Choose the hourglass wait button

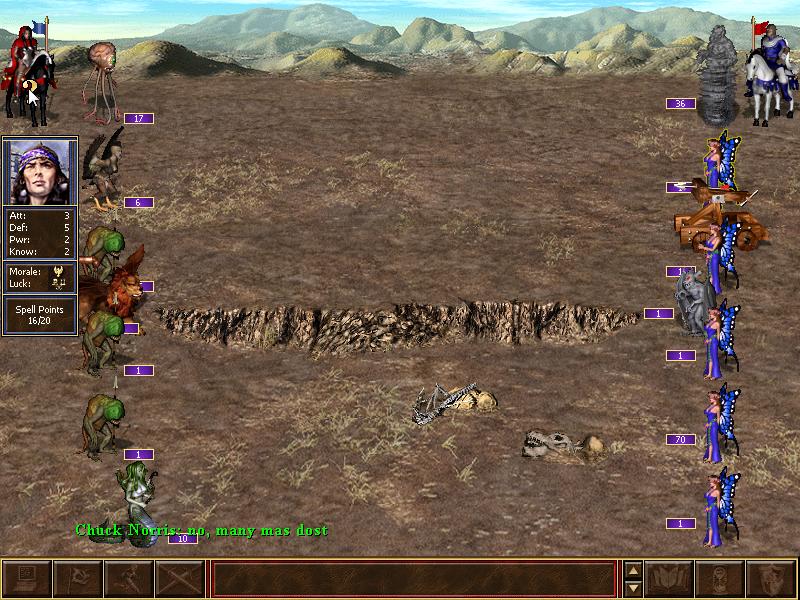coord(720,579)
